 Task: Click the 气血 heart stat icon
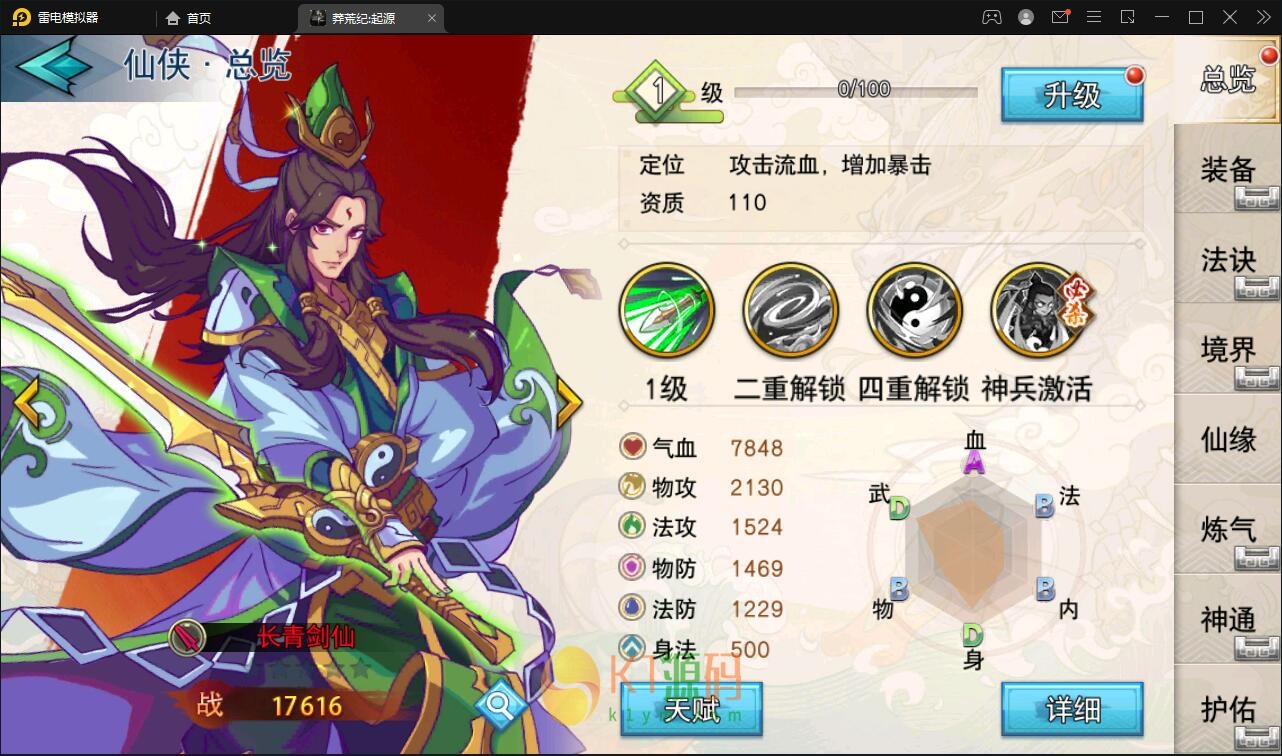[x=631, y=447]
